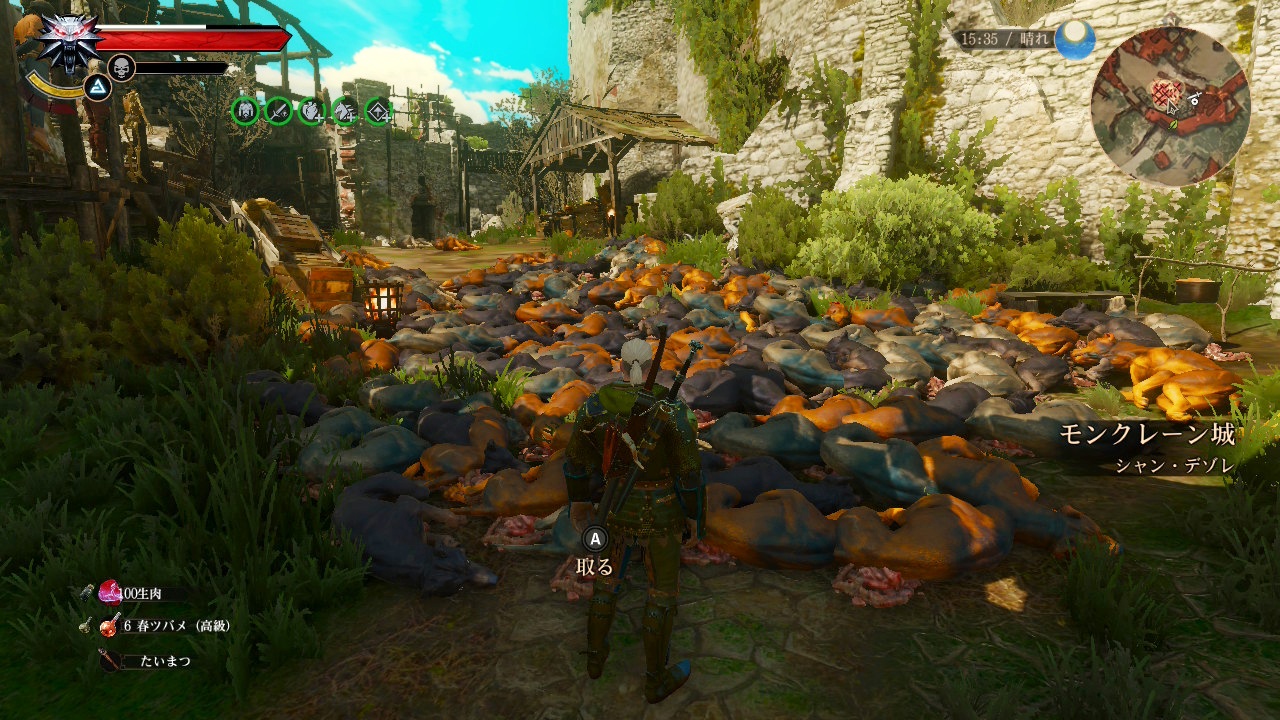Click the wolf medallion icon
1280x720 pixels.
[x=68, y=40]
